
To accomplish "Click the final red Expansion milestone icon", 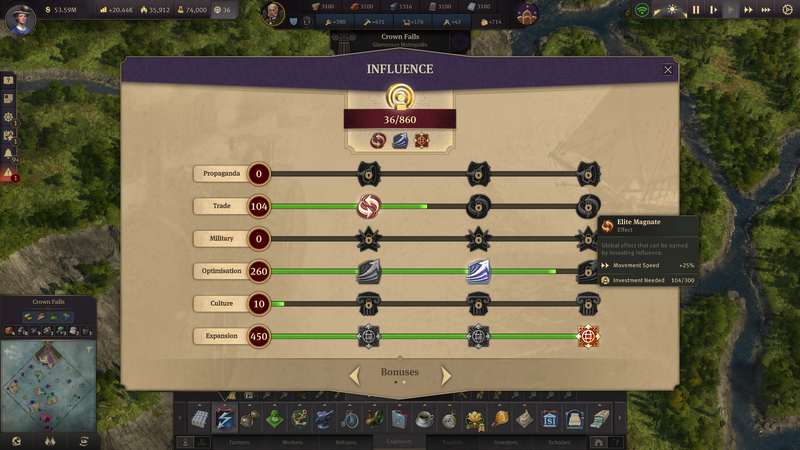I will click(588, 336).
